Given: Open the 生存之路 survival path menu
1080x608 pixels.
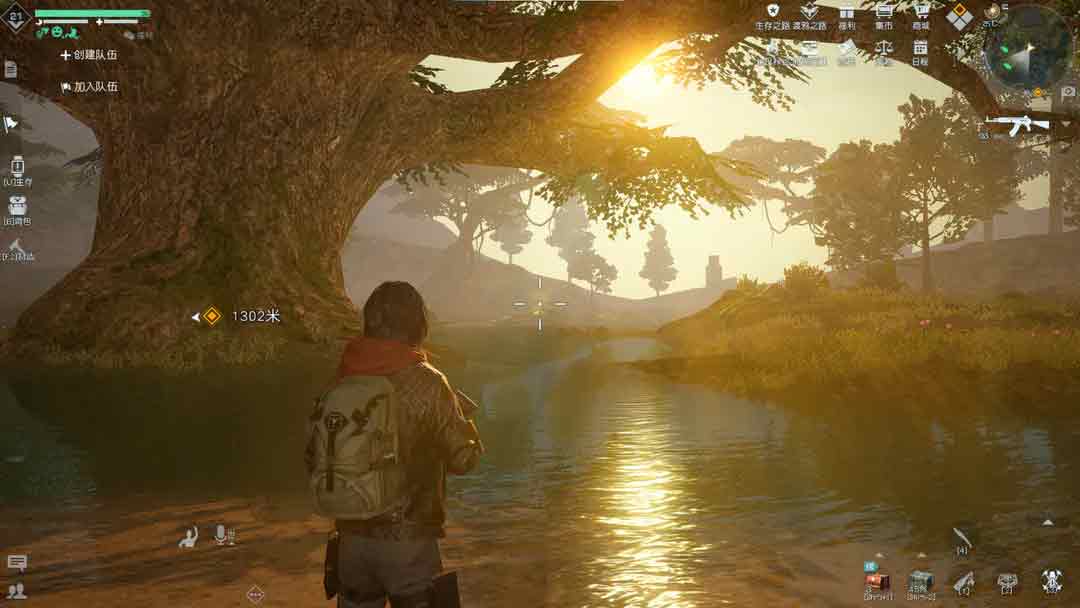Looking at the screenshot, I should pos(772,15).
